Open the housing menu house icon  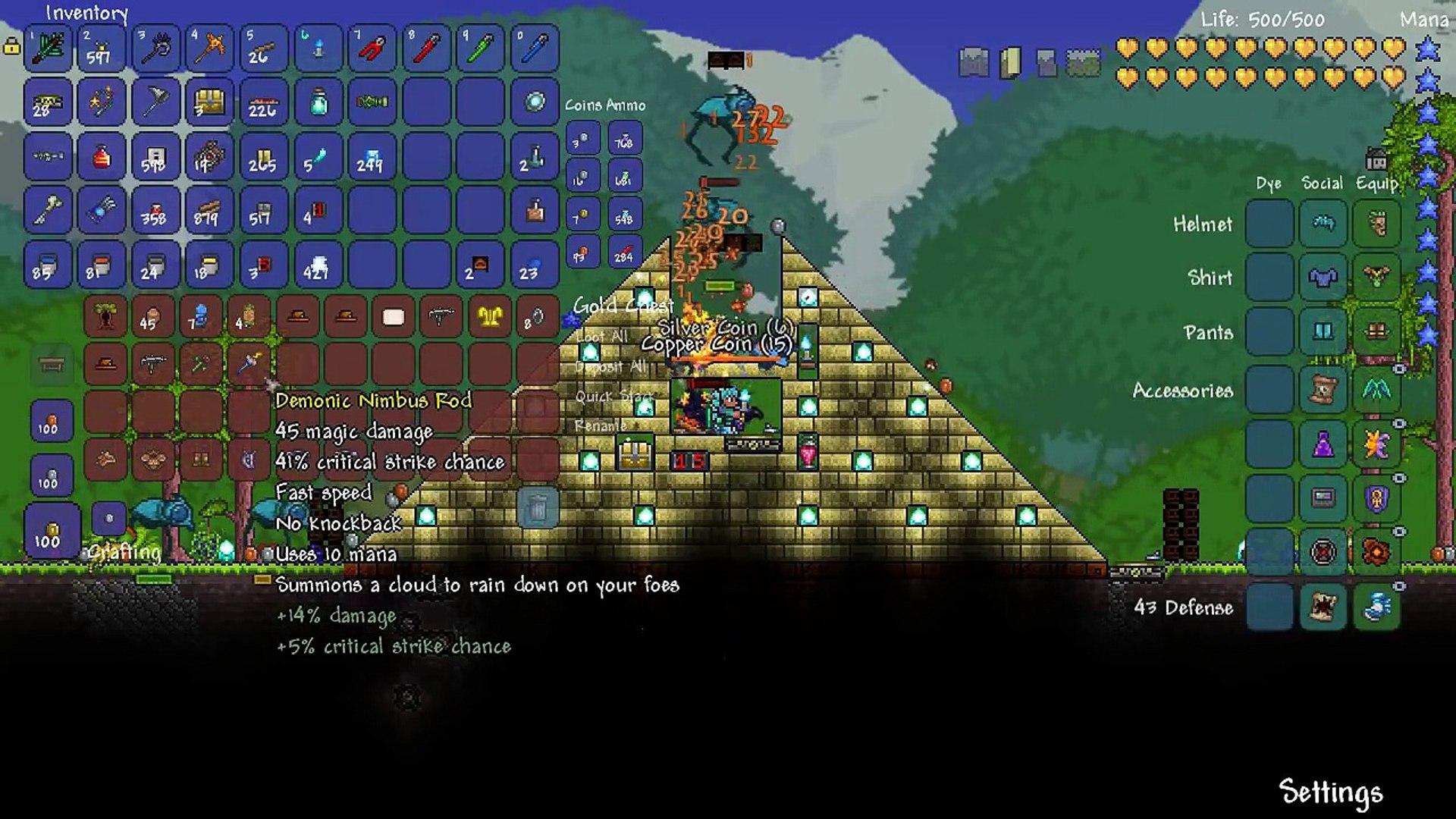1376,160
